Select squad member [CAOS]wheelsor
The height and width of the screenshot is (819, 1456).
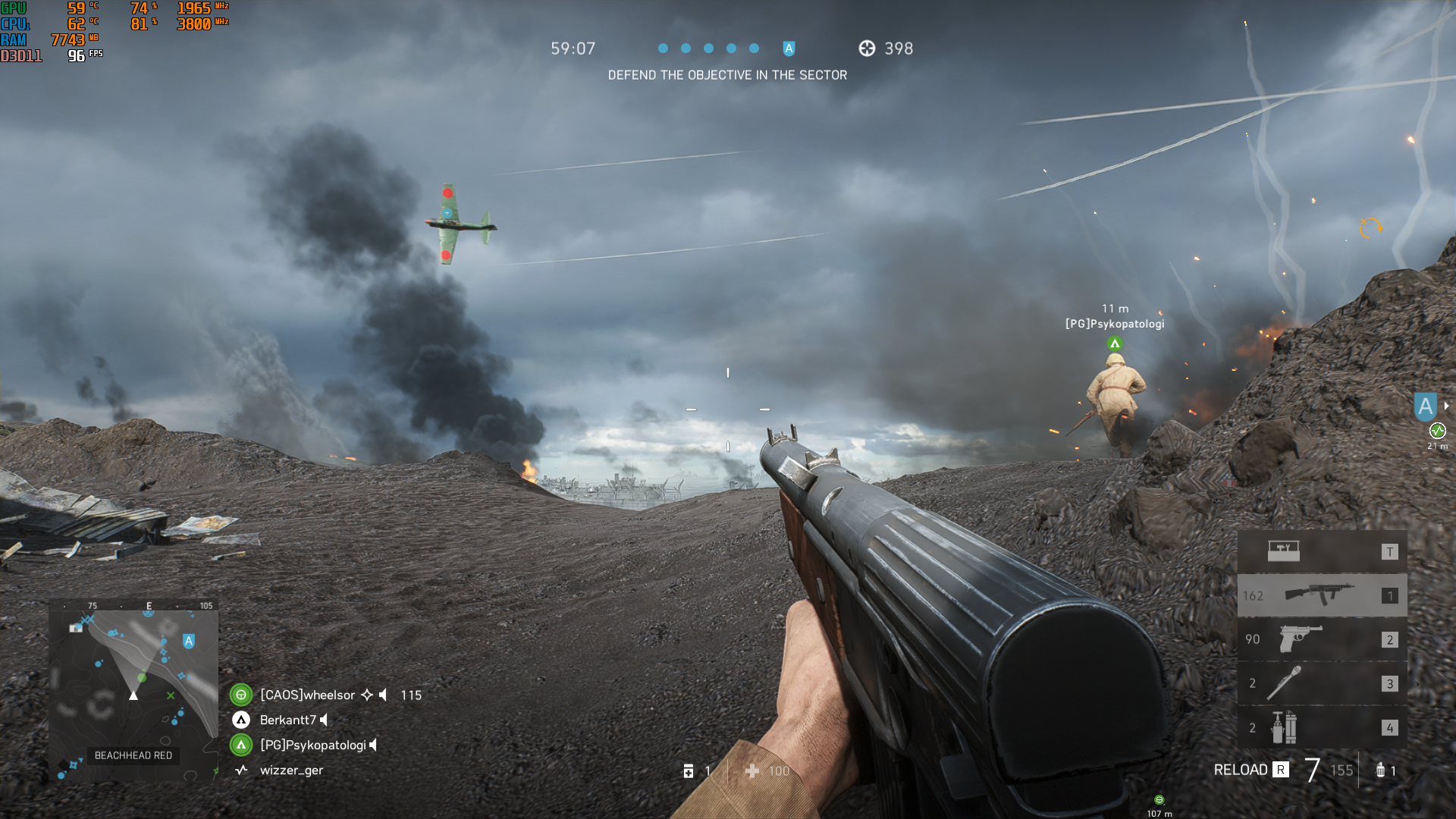pyautogui.click(x=307, y=695)
